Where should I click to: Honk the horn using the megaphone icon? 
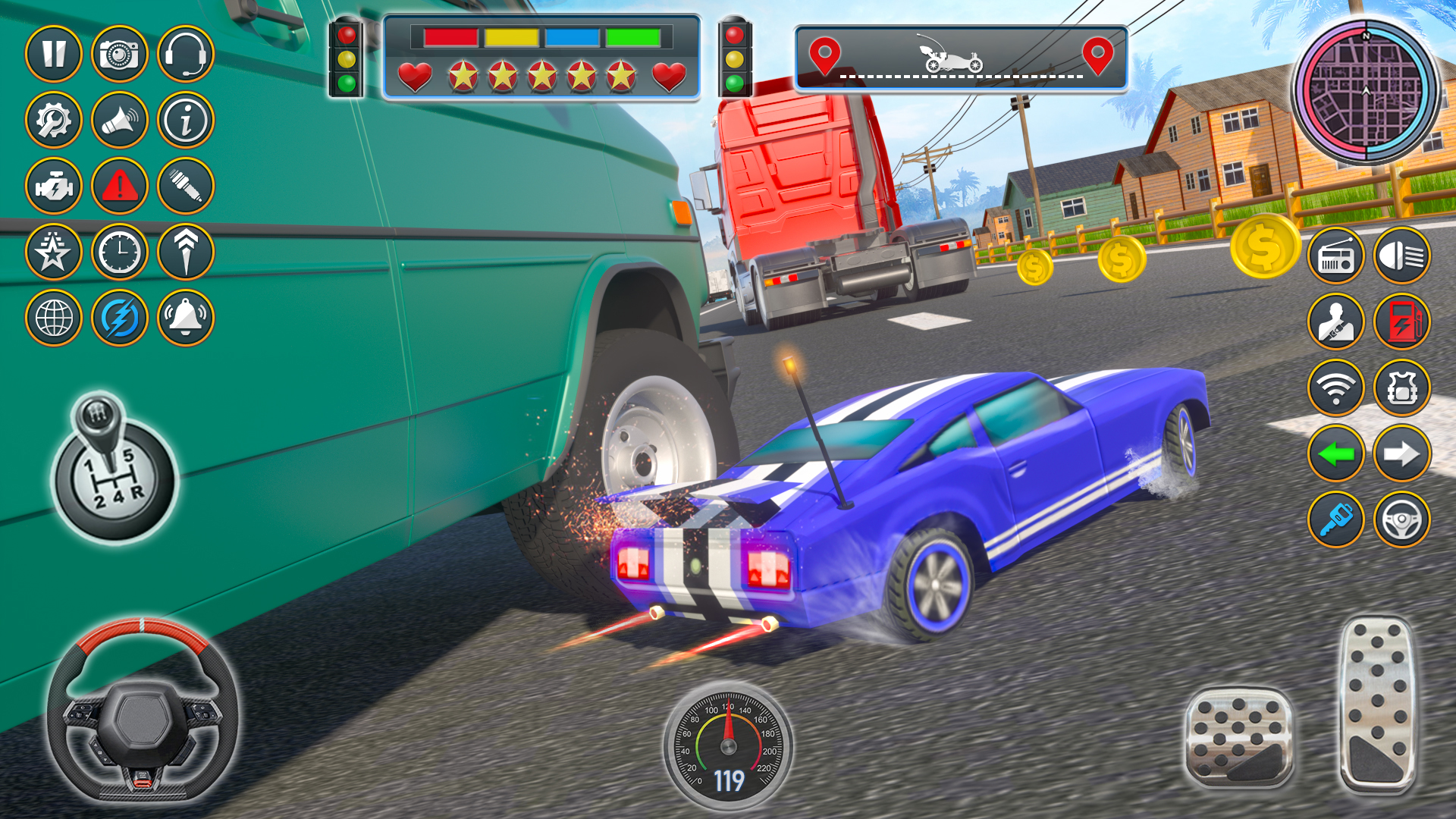coord(121,121)
